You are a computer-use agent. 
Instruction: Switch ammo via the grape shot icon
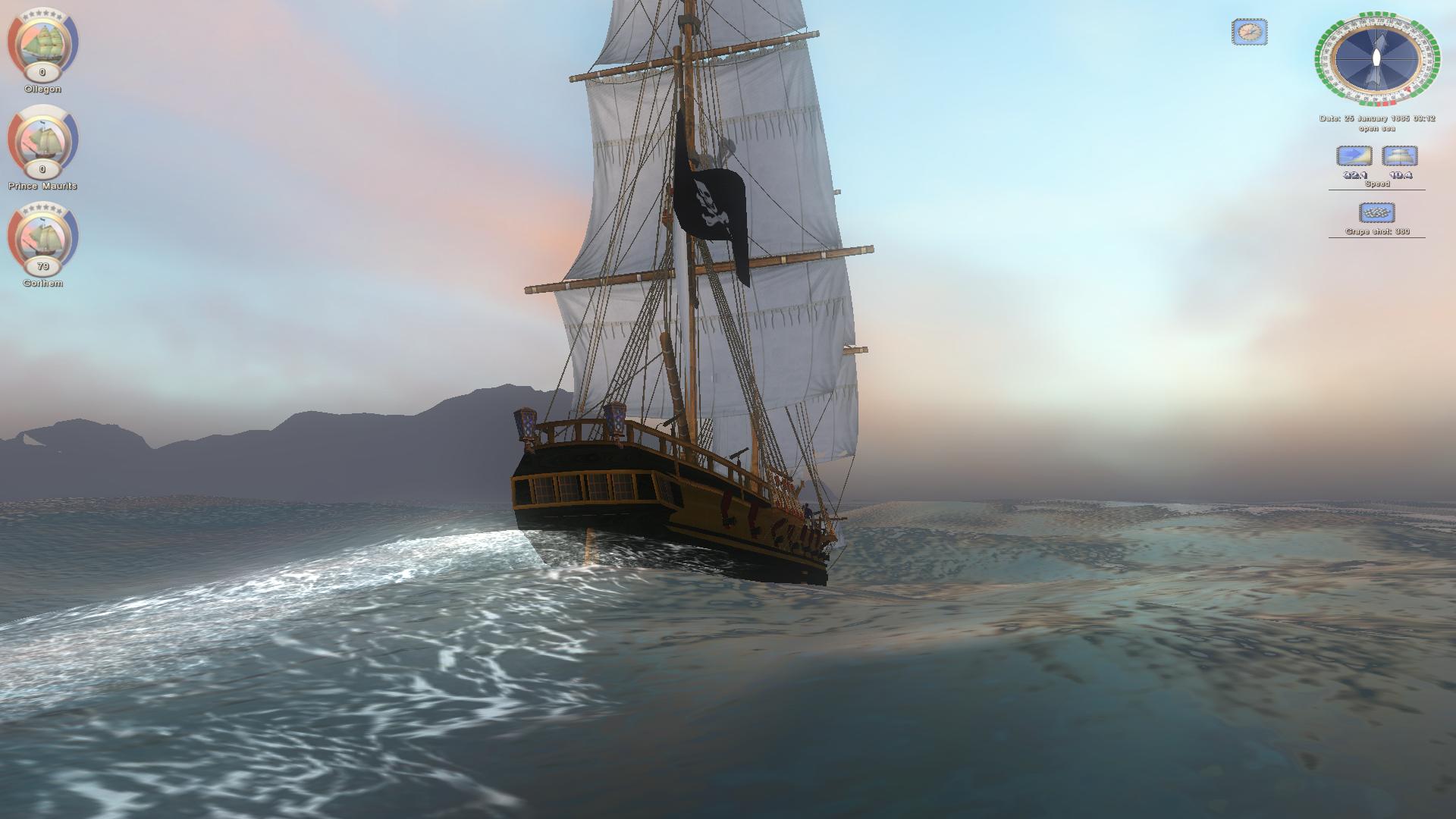click(x=1377, y=212)
